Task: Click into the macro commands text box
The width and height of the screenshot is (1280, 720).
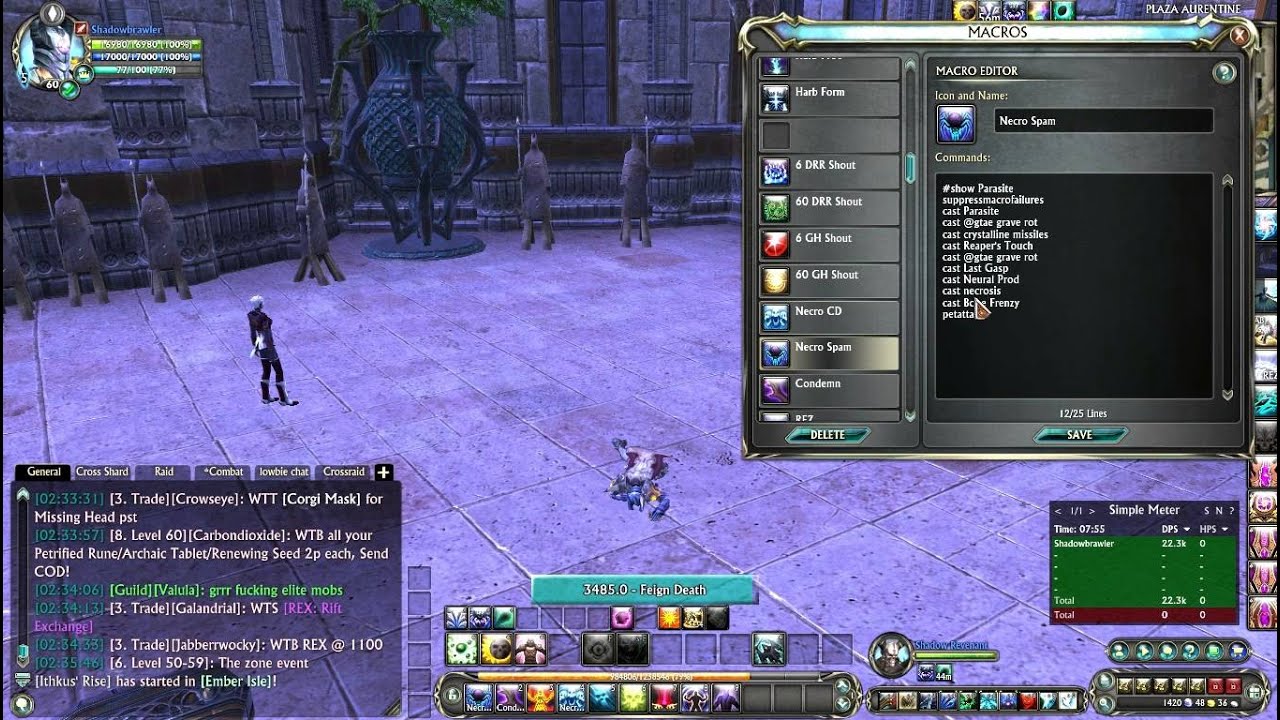Action: [x=1075, y=350]
